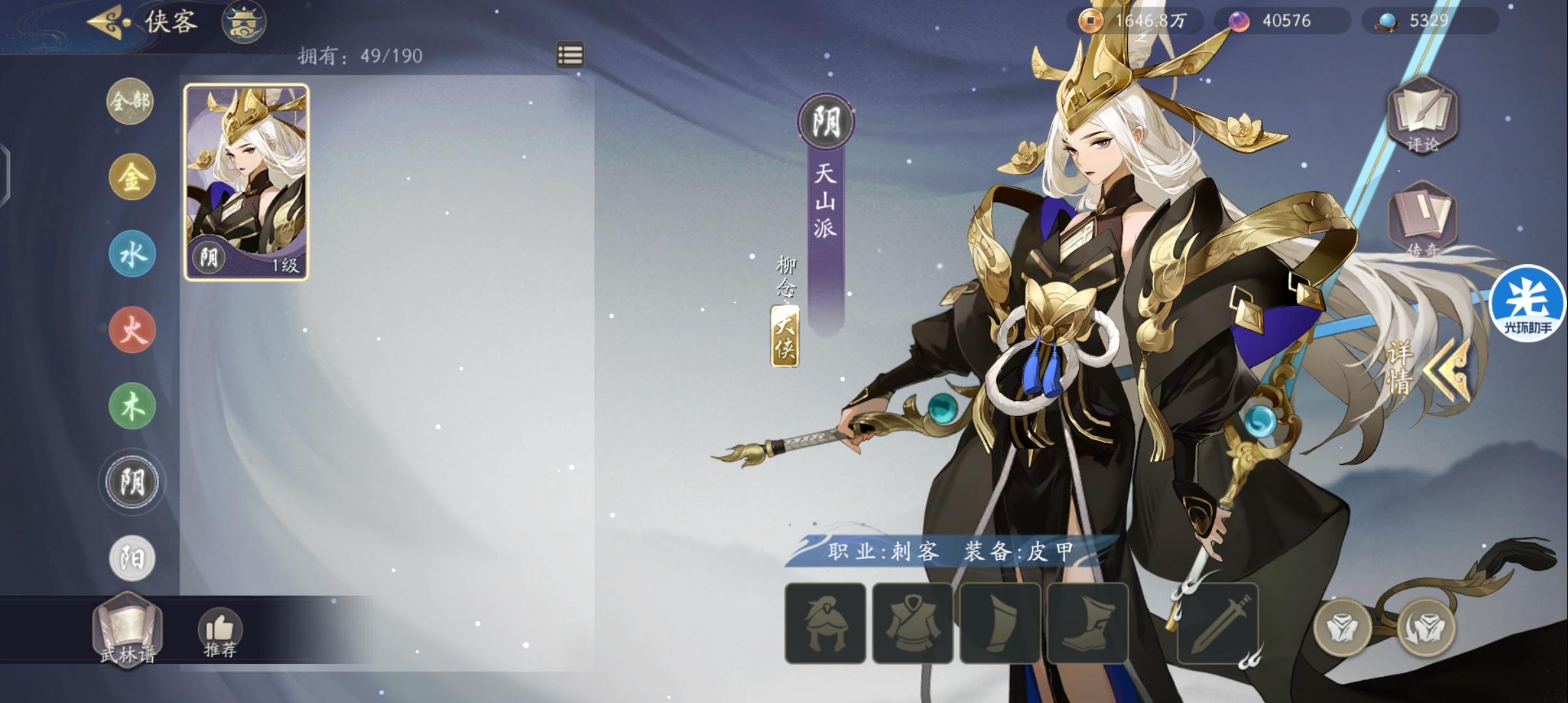Filter heroes by 水 element
Screen dimensions: 1568x703
pos(132,254)
